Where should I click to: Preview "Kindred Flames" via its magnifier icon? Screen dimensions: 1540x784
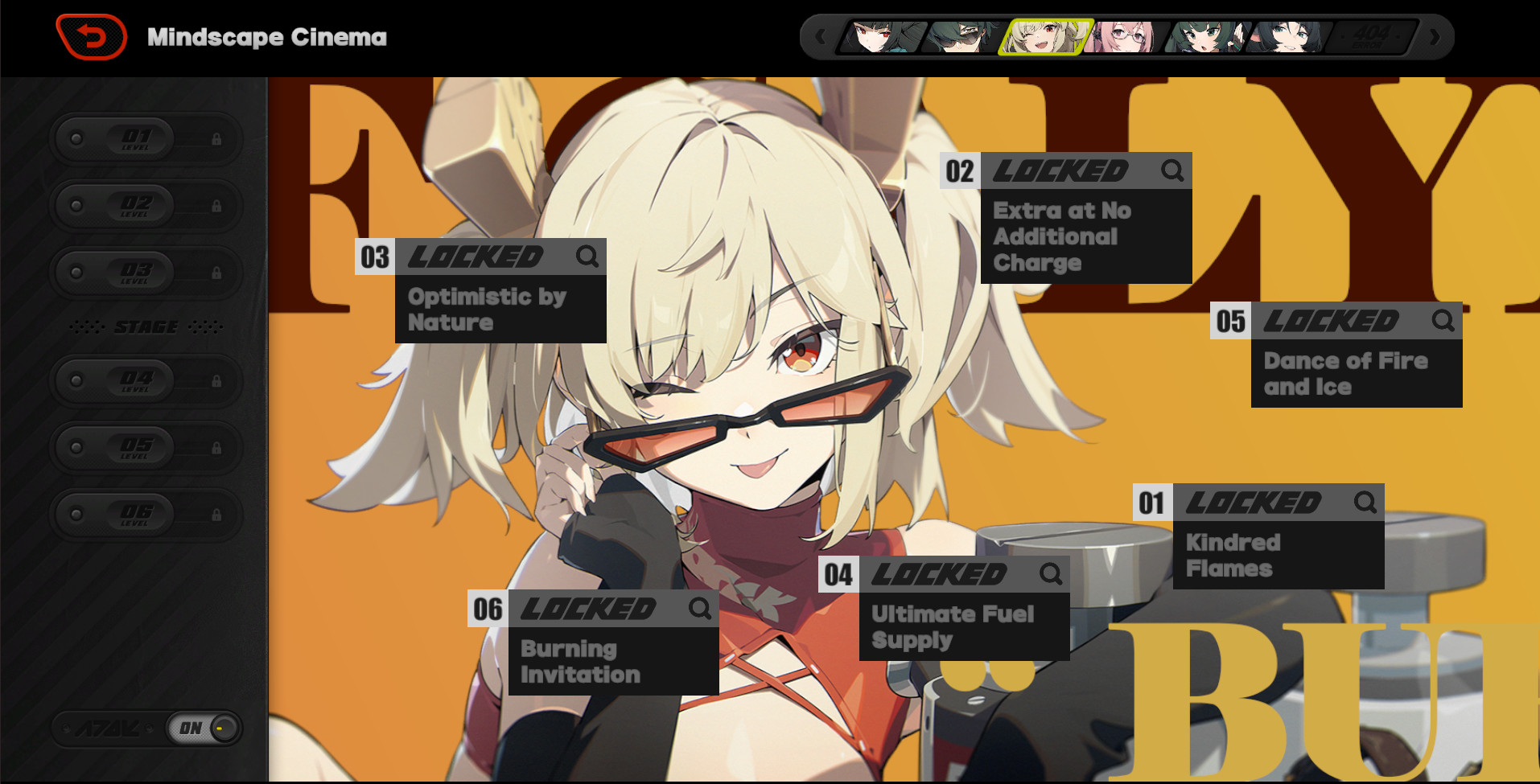point(1364,503)
